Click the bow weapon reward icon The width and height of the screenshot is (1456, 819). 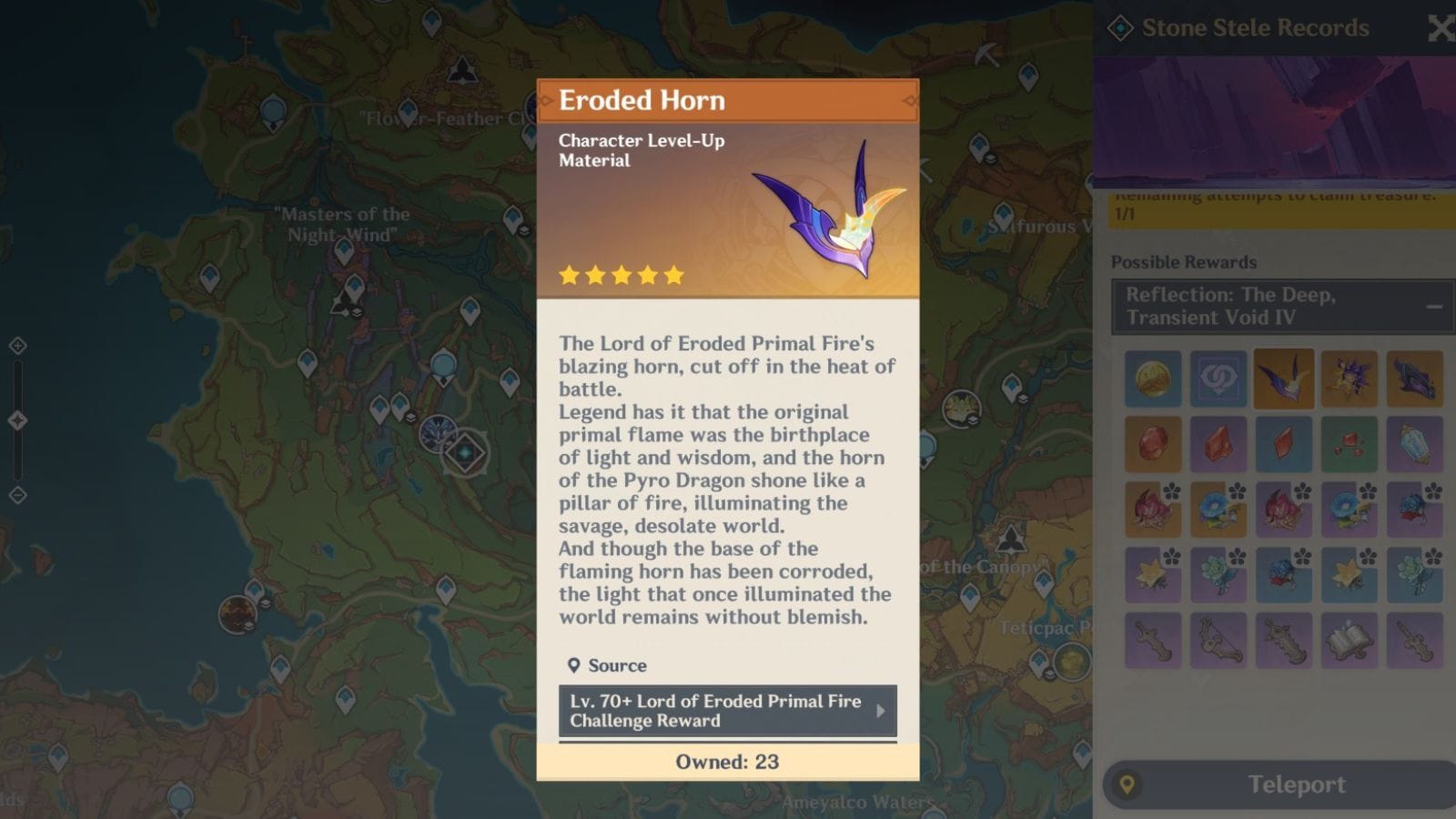tap(1218, 639)
